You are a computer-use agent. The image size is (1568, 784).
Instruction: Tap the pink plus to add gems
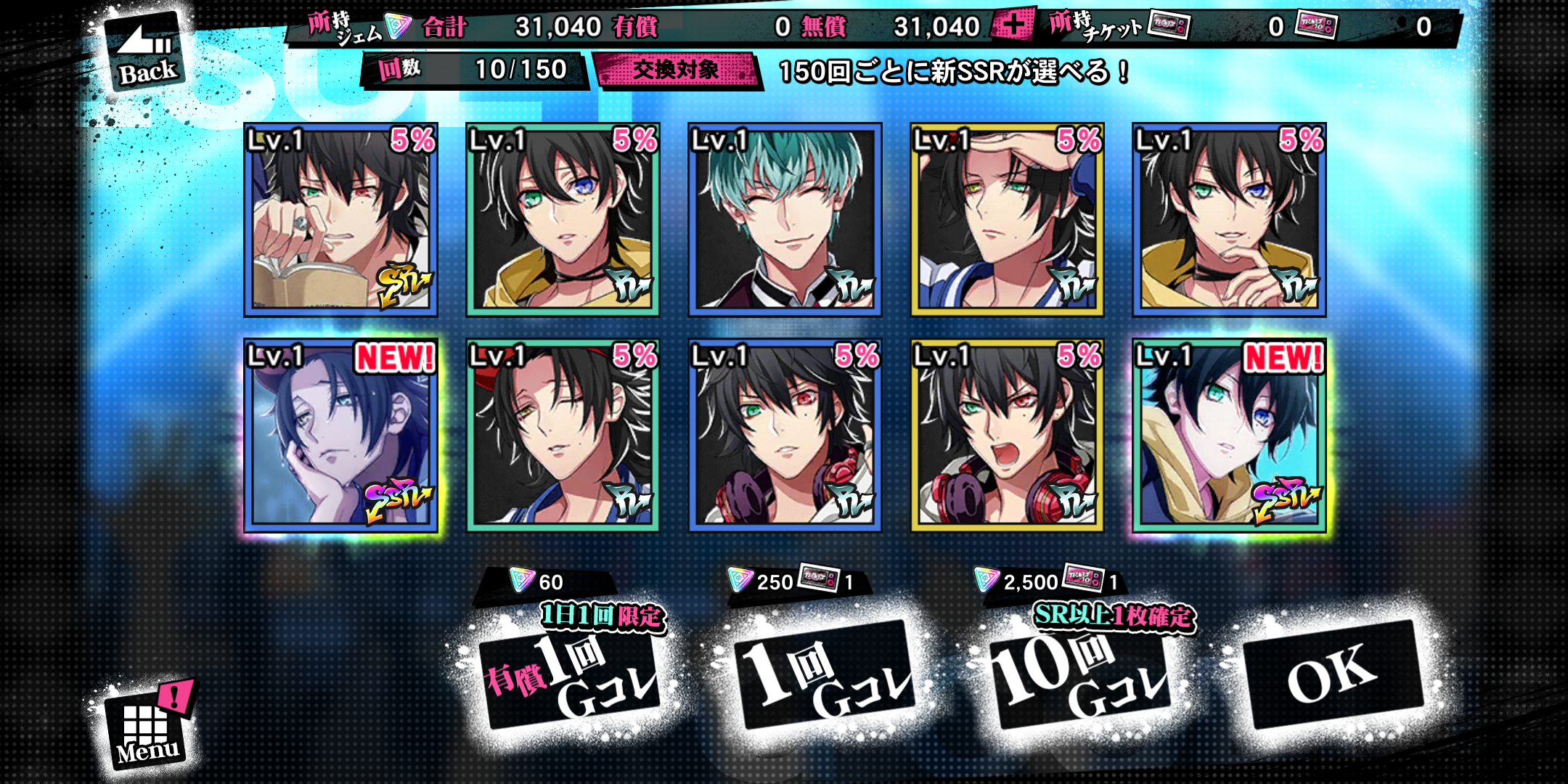(1011, 26)
